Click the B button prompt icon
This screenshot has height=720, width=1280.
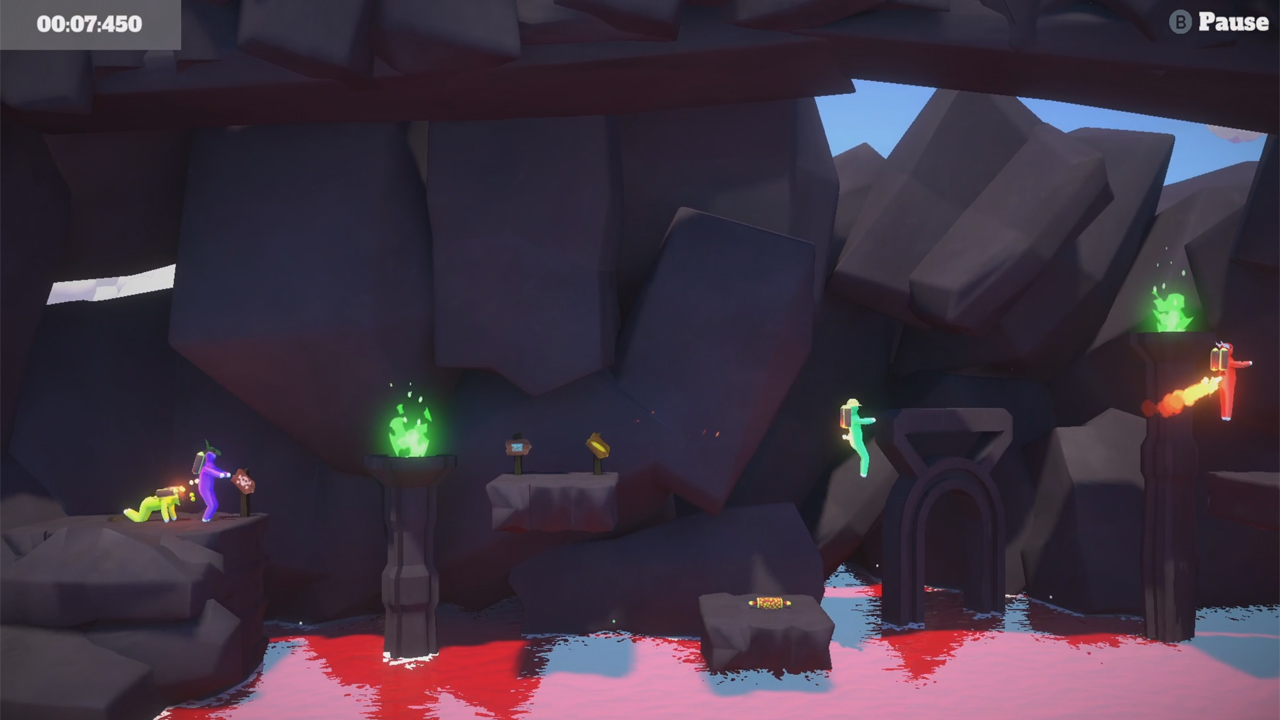pyautogui.click(x=1183, y=22)
